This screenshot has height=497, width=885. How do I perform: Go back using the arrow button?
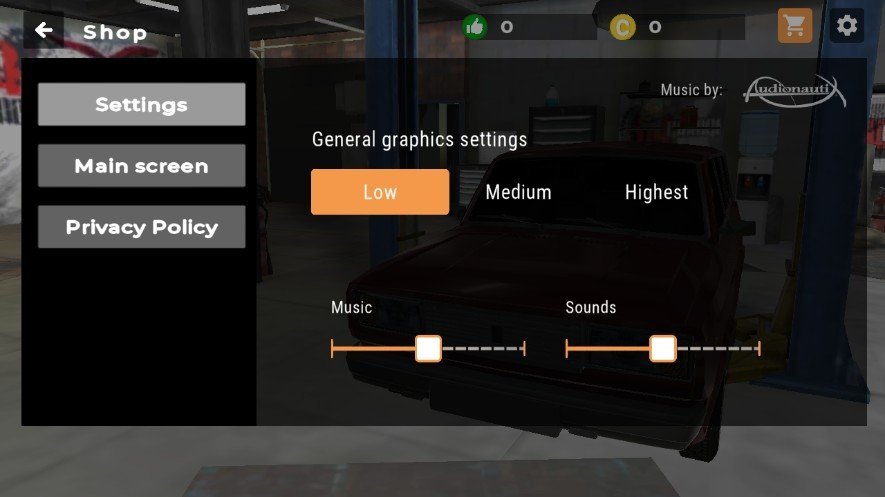click(43, 30)
